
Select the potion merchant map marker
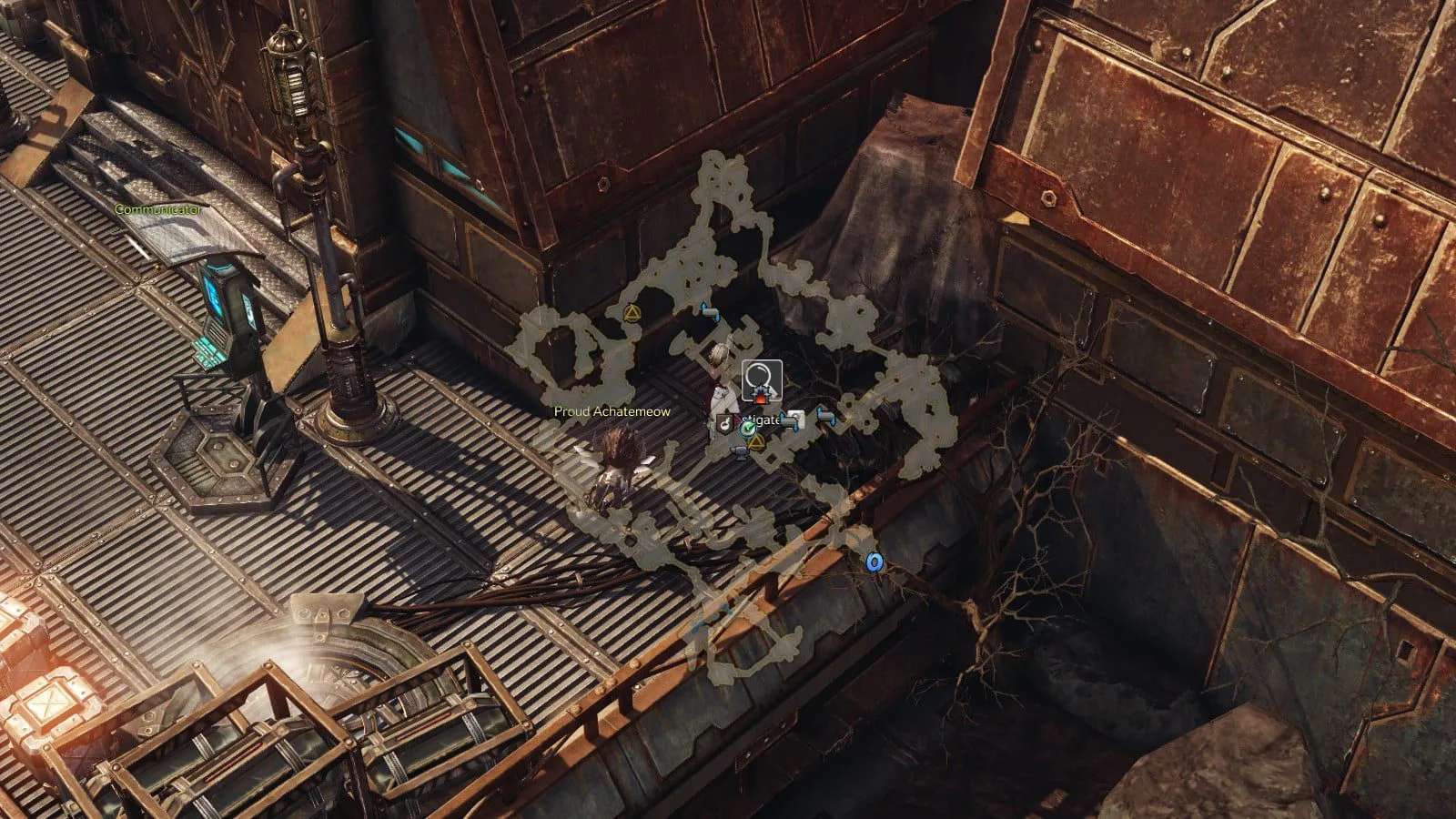coord(726,422)
